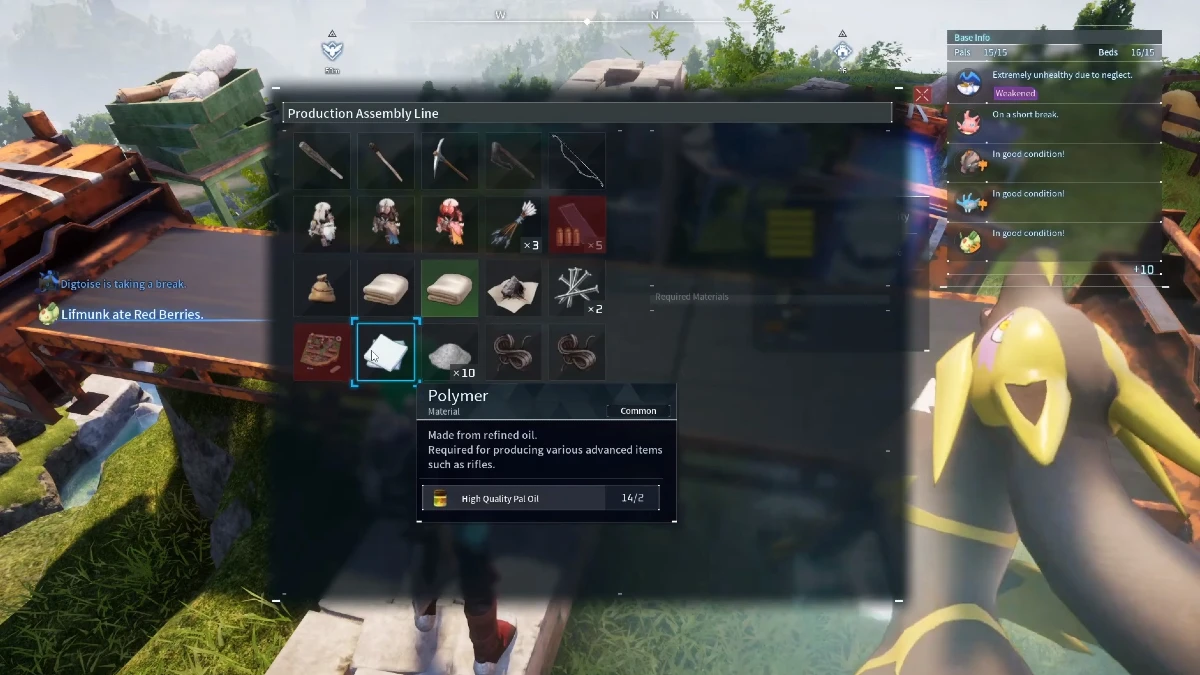Select the pickaxe crafting slot
Screen dimensions: 1200x675
click(x=449, y=160)
